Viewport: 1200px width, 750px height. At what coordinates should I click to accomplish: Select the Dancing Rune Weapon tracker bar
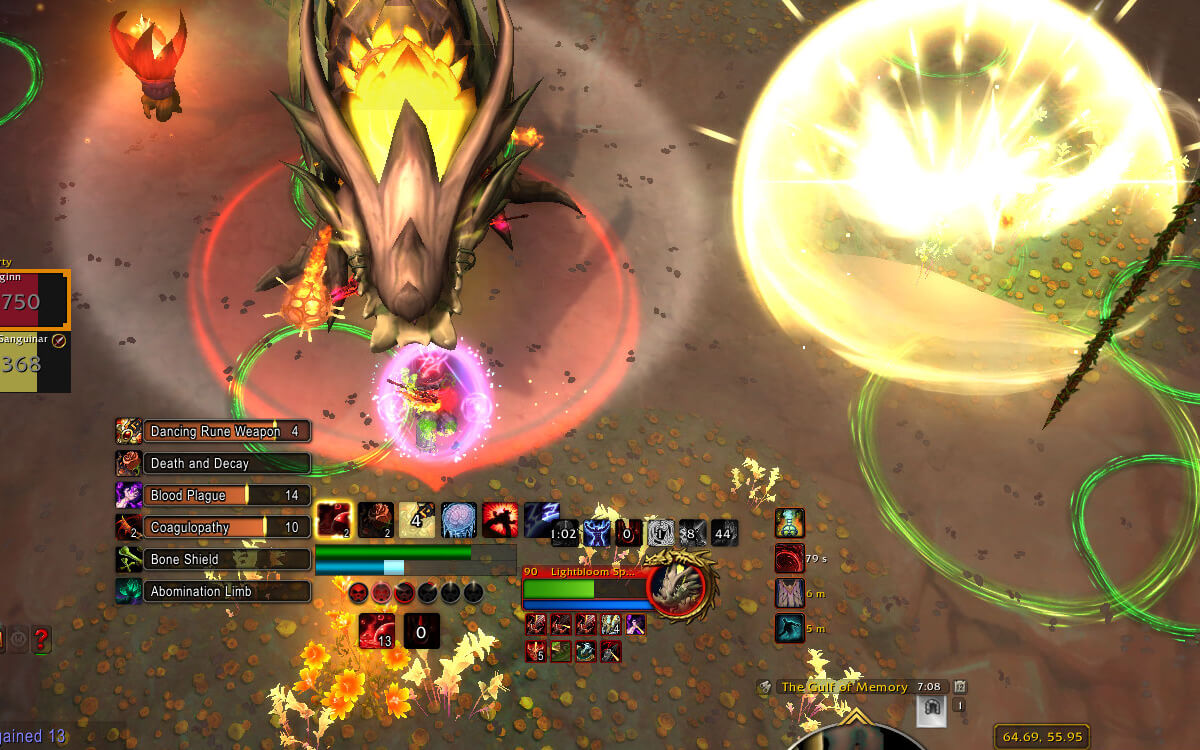click(x=226, y=432)
